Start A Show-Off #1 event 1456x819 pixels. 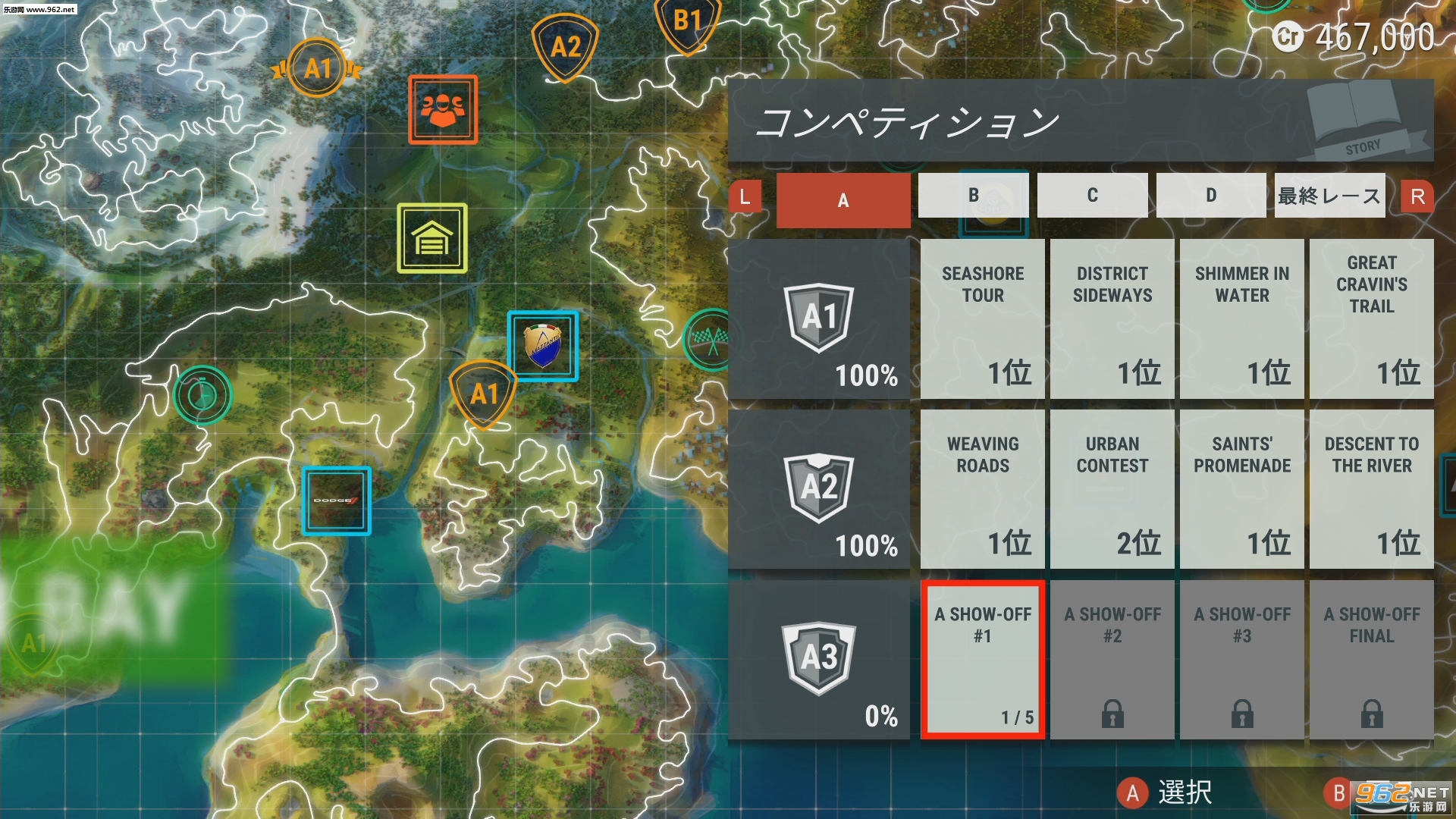pyautogui.click(x=983, y=659)
